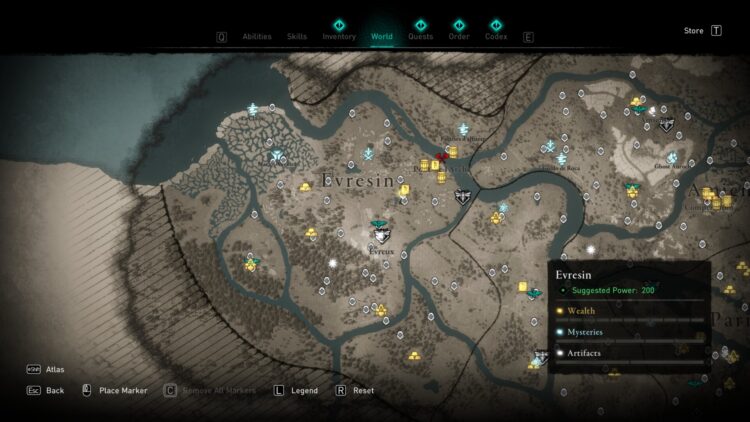Open the Order tab

coord(459,37)
